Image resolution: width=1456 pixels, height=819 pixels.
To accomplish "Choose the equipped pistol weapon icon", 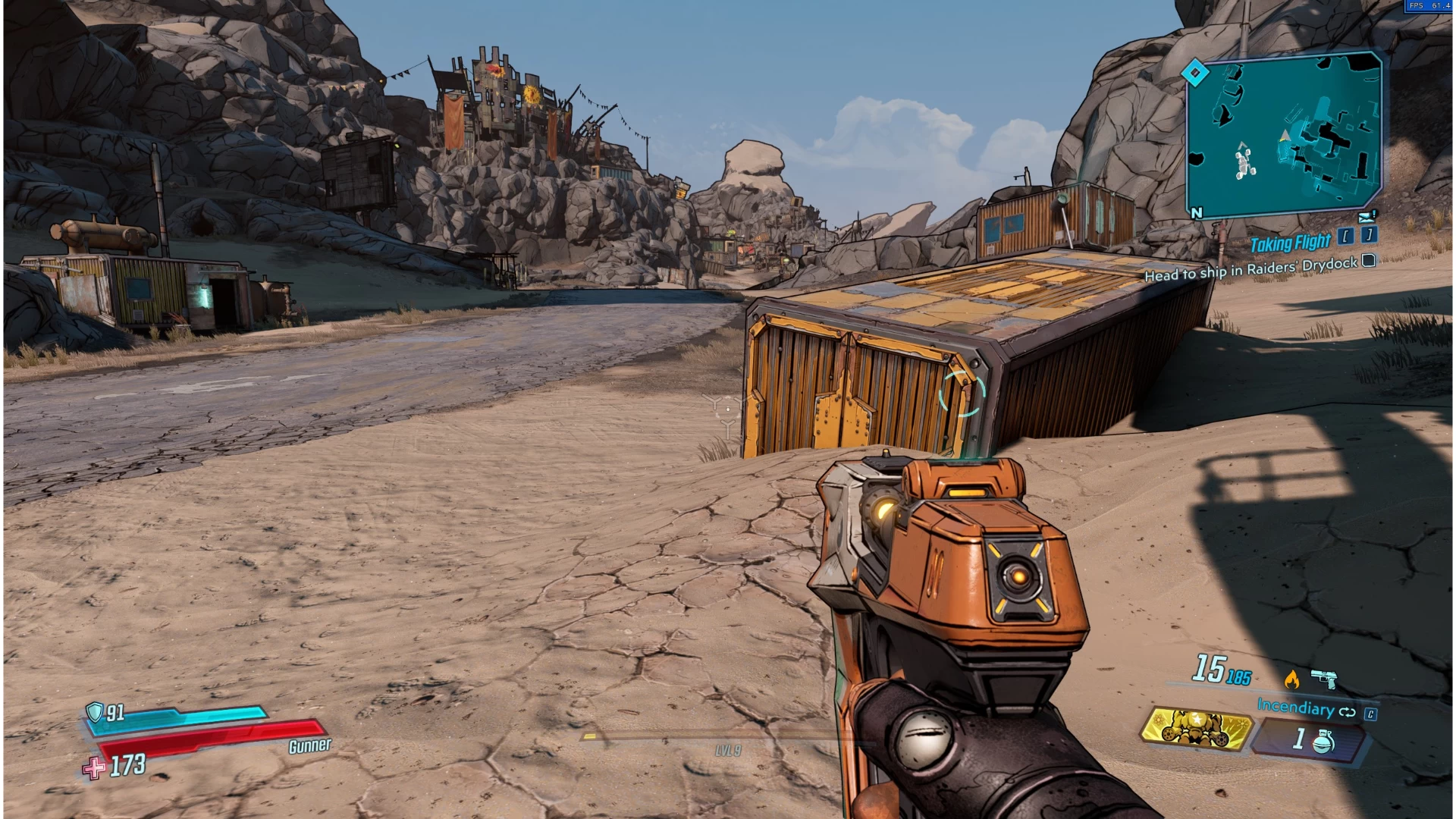I will point(1324,678).
